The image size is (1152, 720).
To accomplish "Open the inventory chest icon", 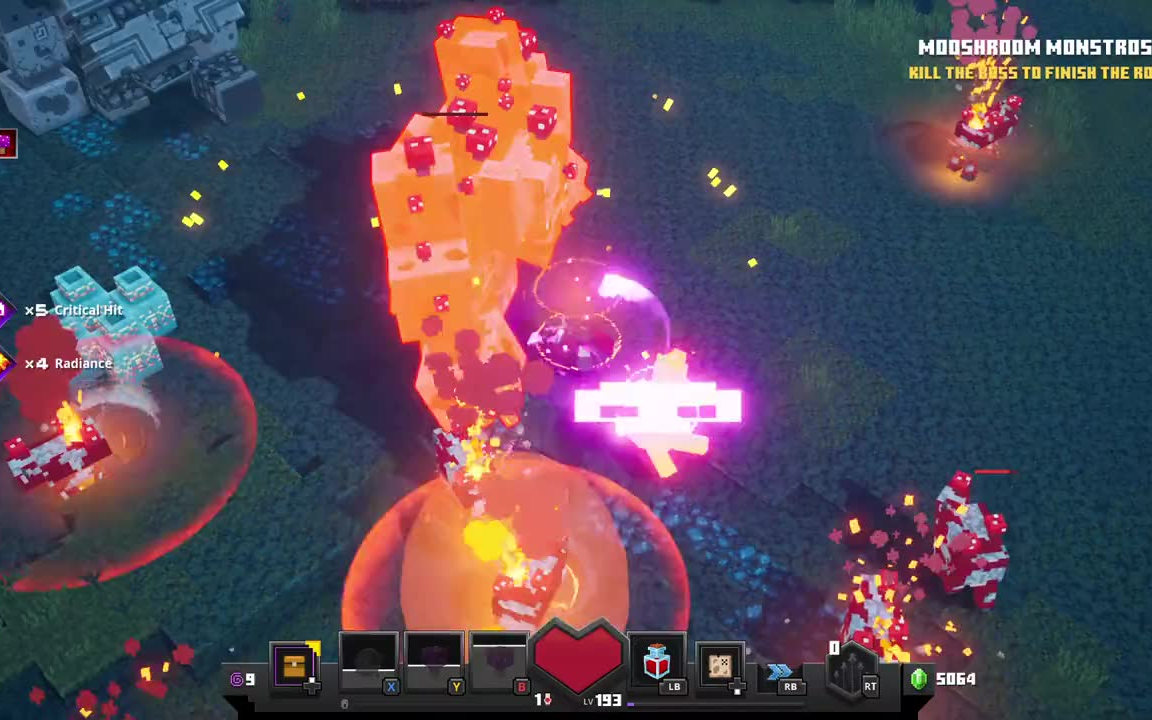I will click(295, 665).
